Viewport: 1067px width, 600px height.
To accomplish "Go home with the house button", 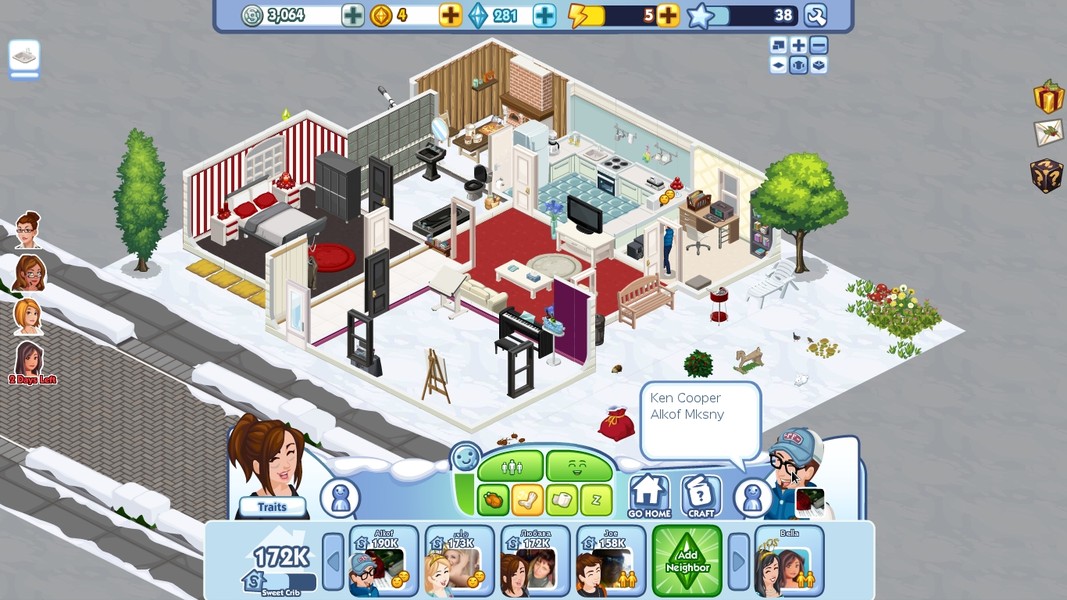I will (x=649, y=496).
